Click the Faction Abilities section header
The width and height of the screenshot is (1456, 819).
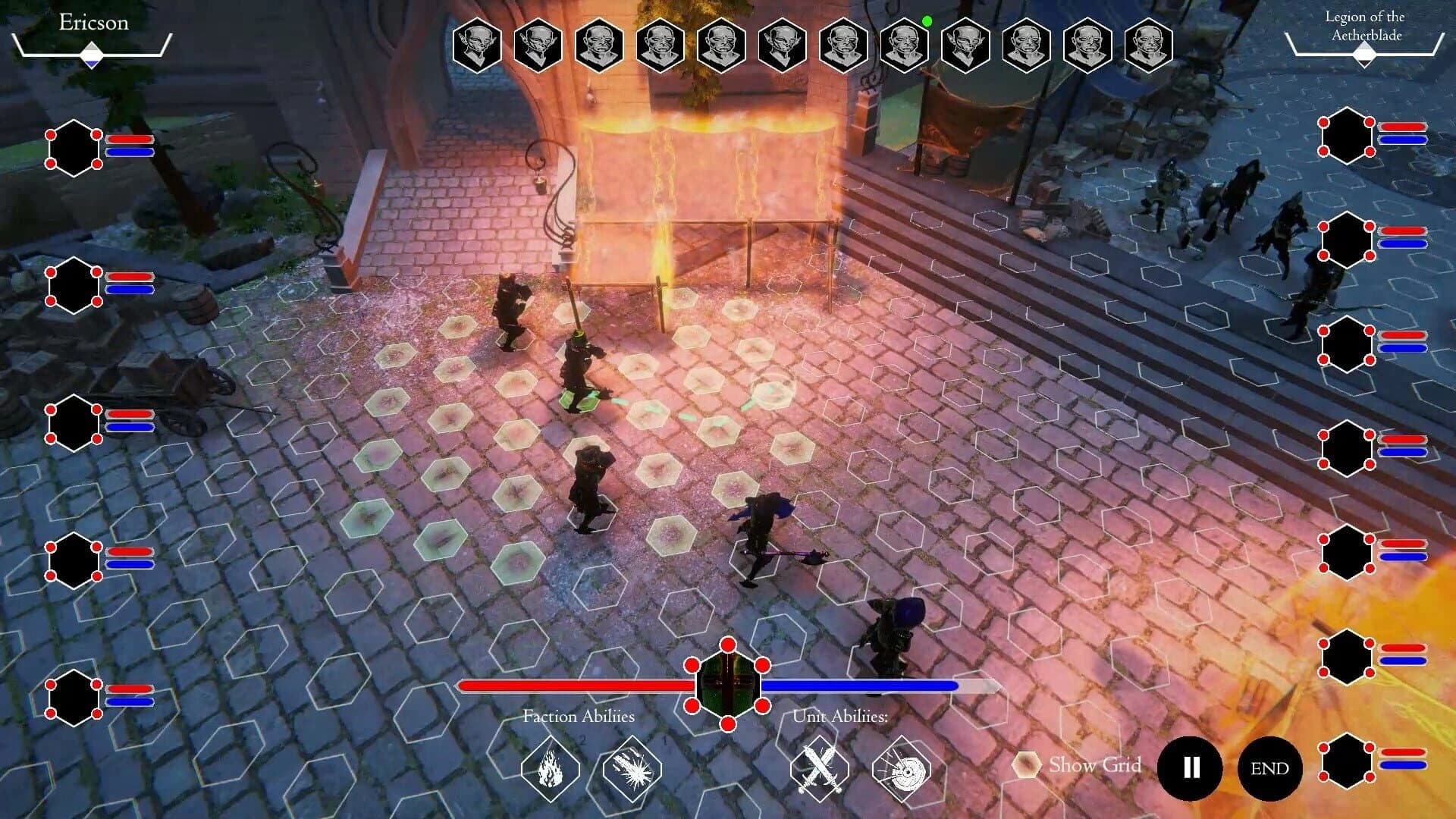point(580,716)
